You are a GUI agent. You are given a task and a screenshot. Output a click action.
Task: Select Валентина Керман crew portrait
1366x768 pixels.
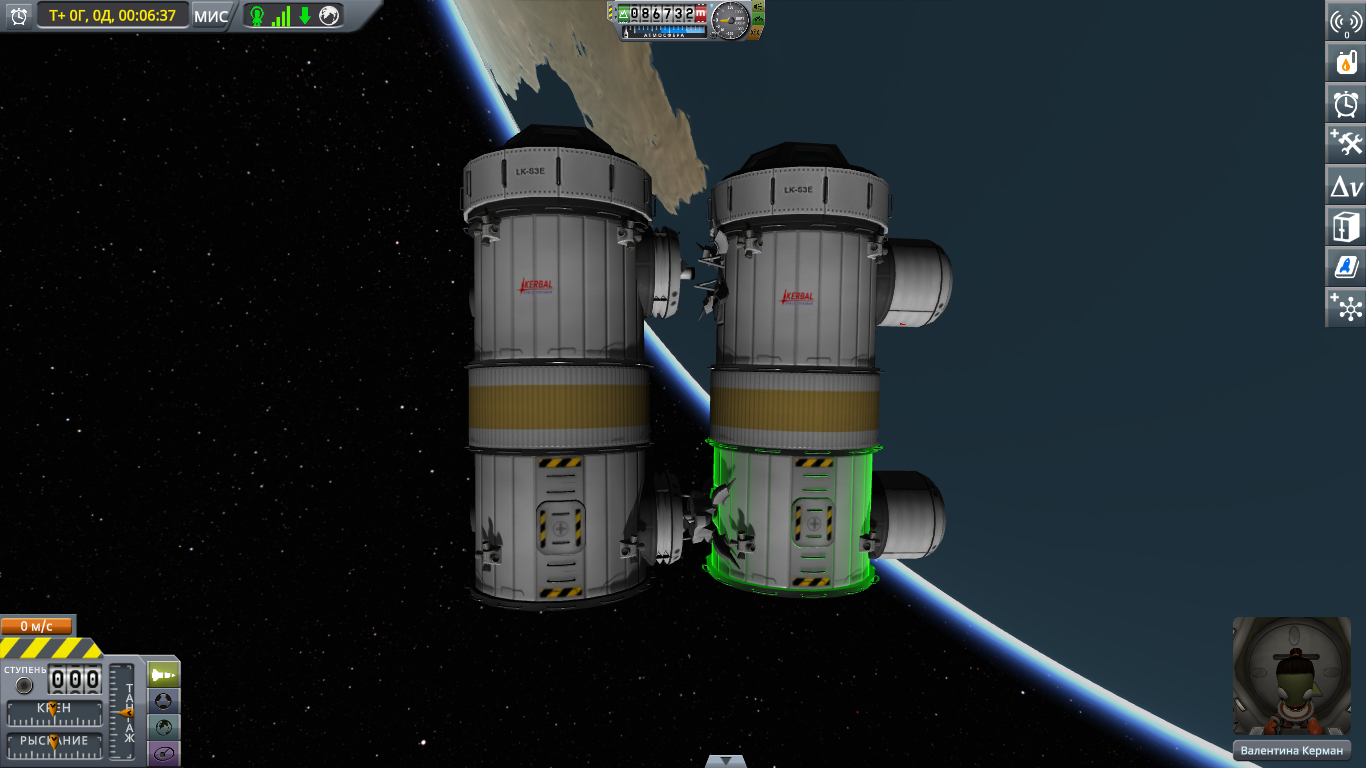click(x=1292, y=677)
